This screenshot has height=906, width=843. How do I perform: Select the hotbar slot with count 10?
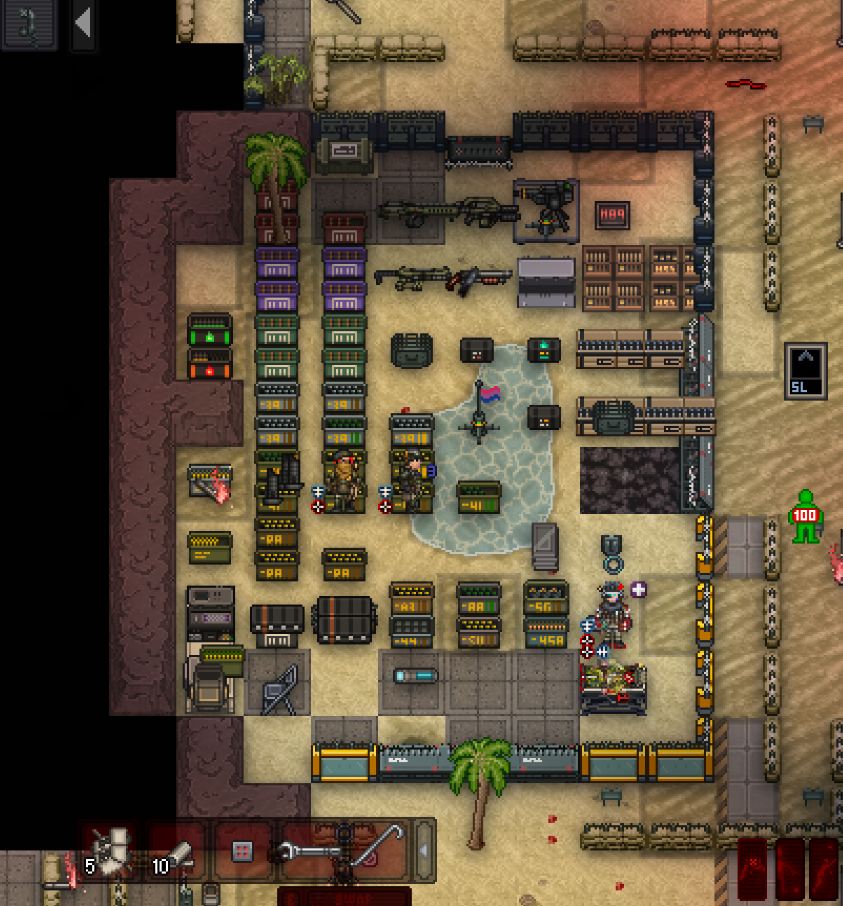click(176, 853)
